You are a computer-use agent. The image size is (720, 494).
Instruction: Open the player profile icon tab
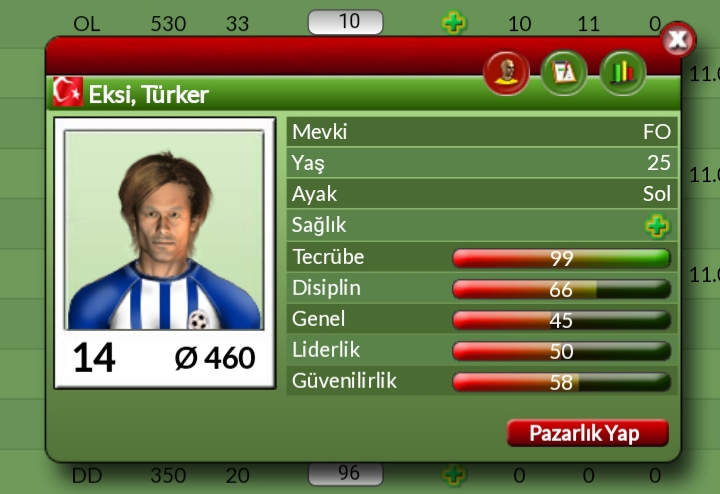[x=506, y=73]
